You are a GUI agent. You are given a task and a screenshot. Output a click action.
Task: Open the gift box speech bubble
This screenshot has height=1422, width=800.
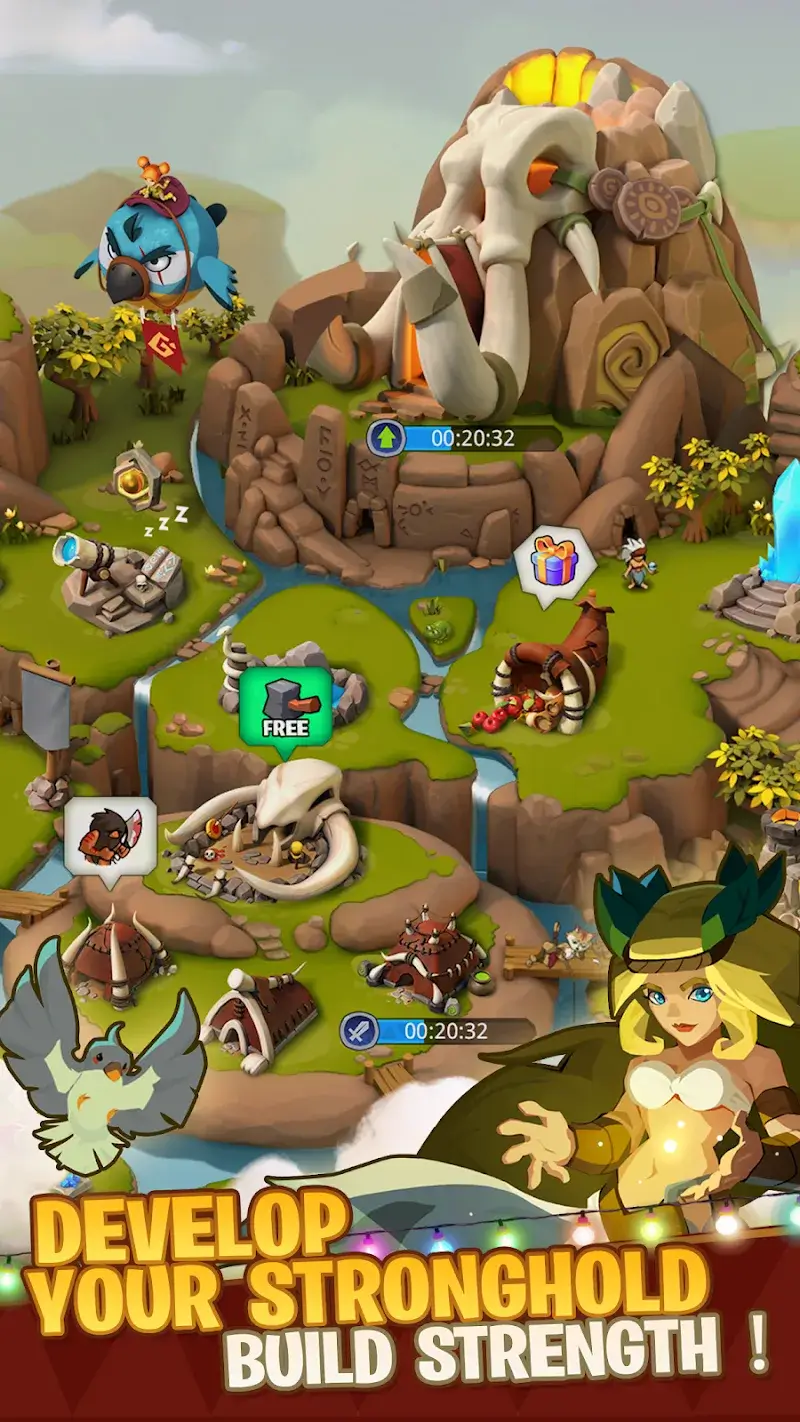coord(554,565)
